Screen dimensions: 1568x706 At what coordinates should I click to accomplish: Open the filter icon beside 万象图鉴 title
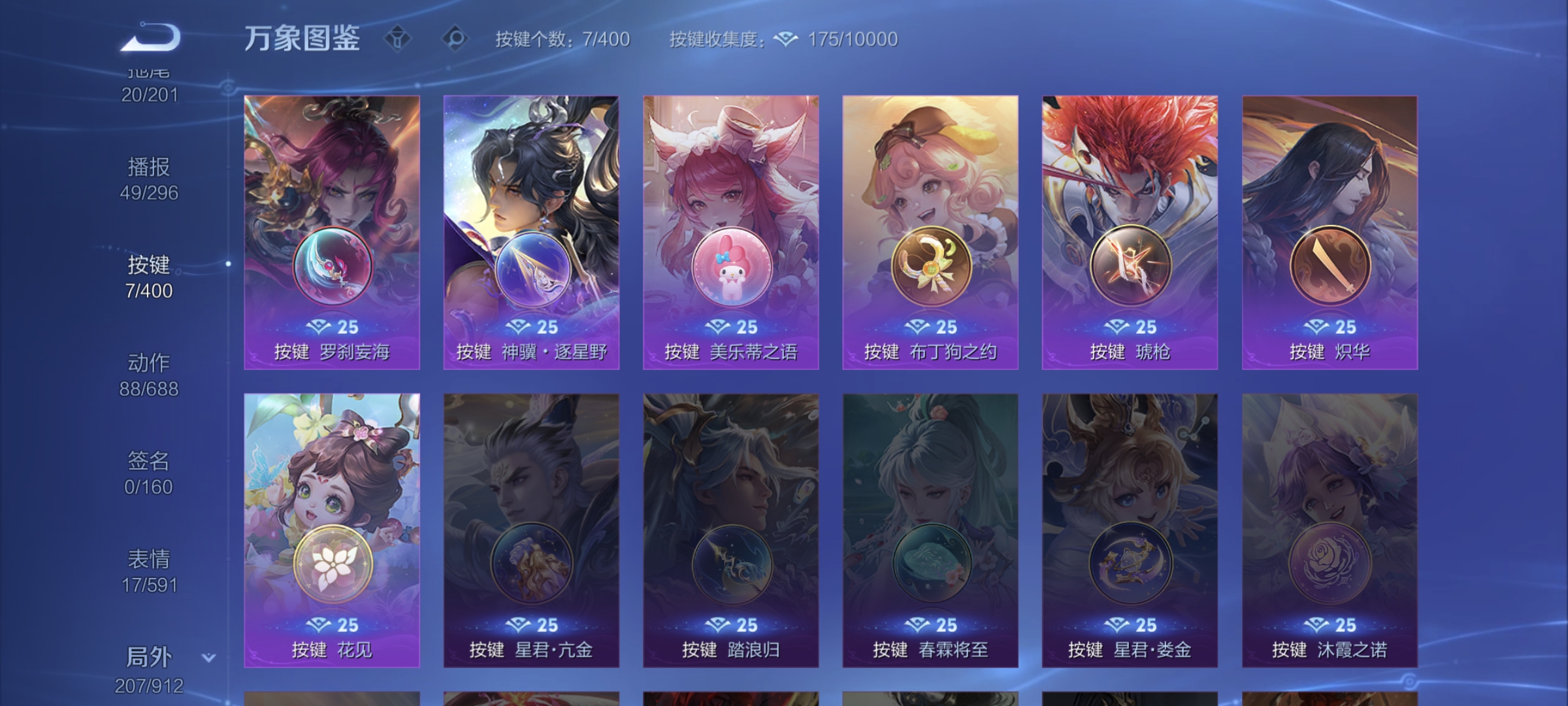click(397, 37)
